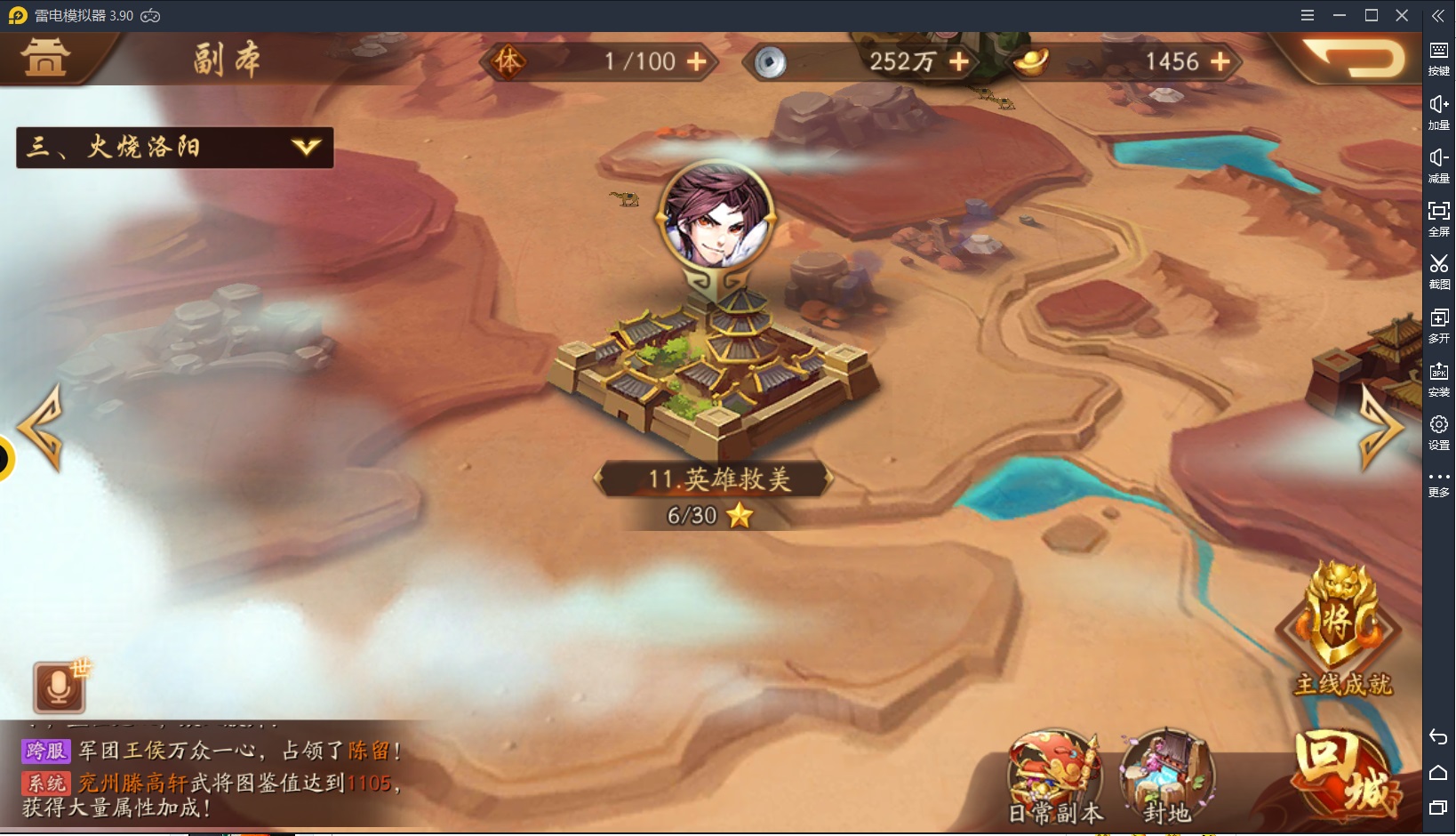Open 日常副本 daily dungeons

tap(1055, 776)
